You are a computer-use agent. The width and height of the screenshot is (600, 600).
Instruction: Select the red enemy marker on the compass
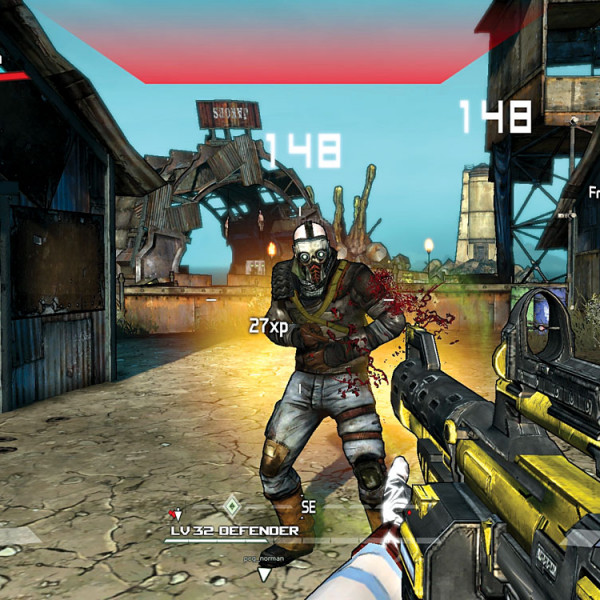pyautogui.click(x=175, y=514)
